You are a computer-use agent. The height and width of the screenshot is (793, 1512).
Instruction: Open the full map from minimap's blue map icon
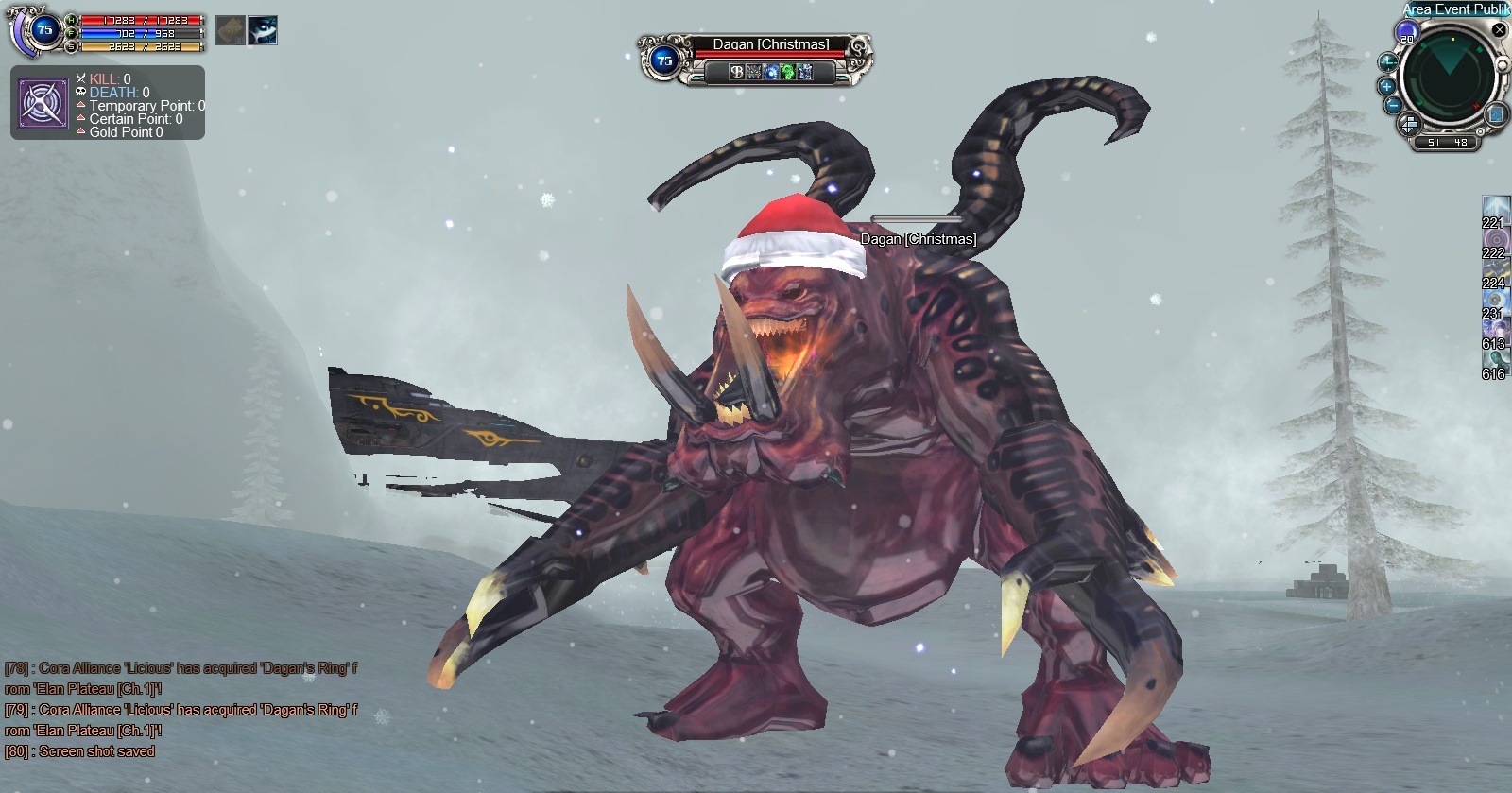[x=1496, y=114]
